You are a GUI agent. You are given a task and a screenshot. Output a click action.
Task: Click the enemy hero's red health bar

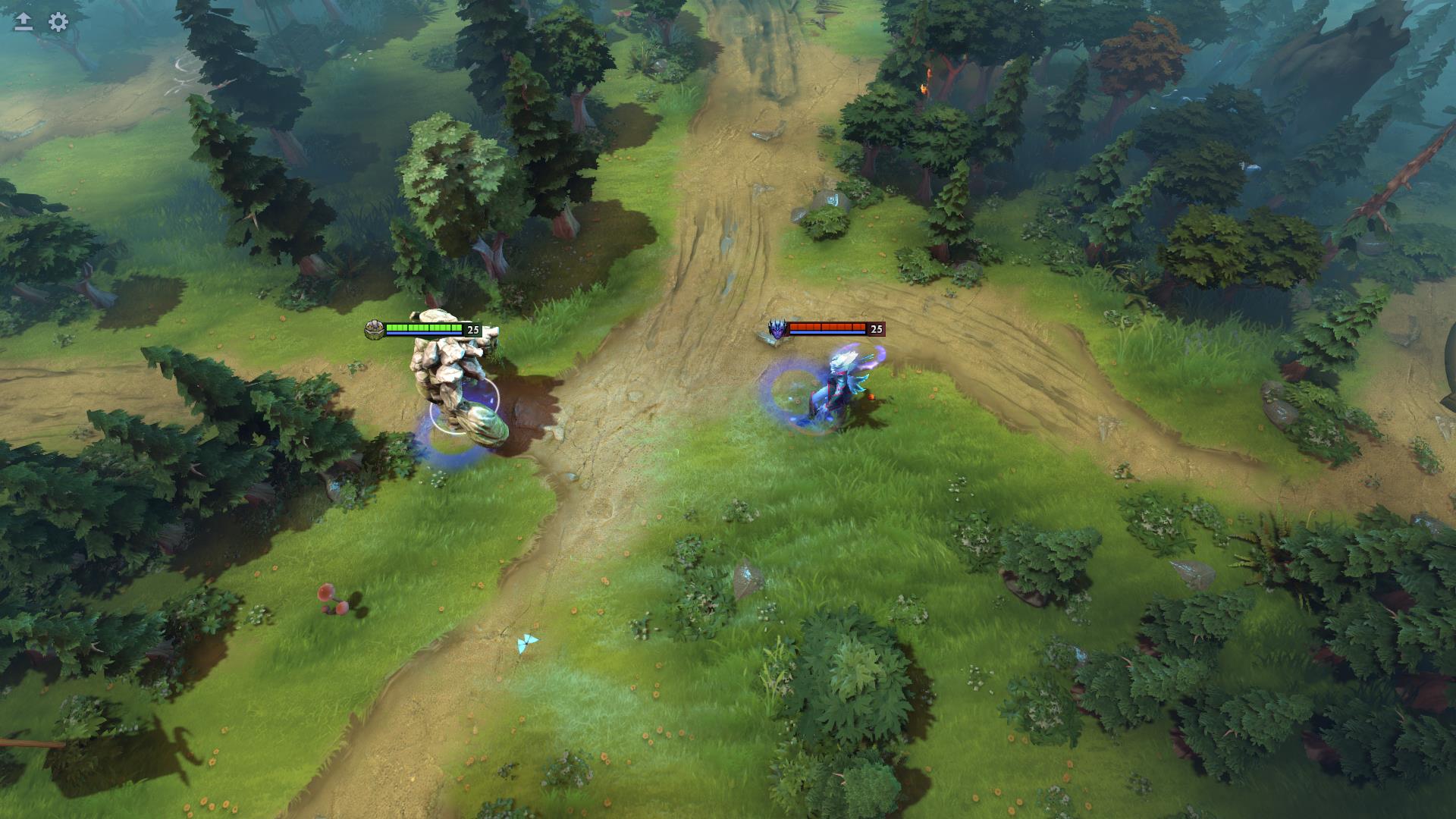827,325
